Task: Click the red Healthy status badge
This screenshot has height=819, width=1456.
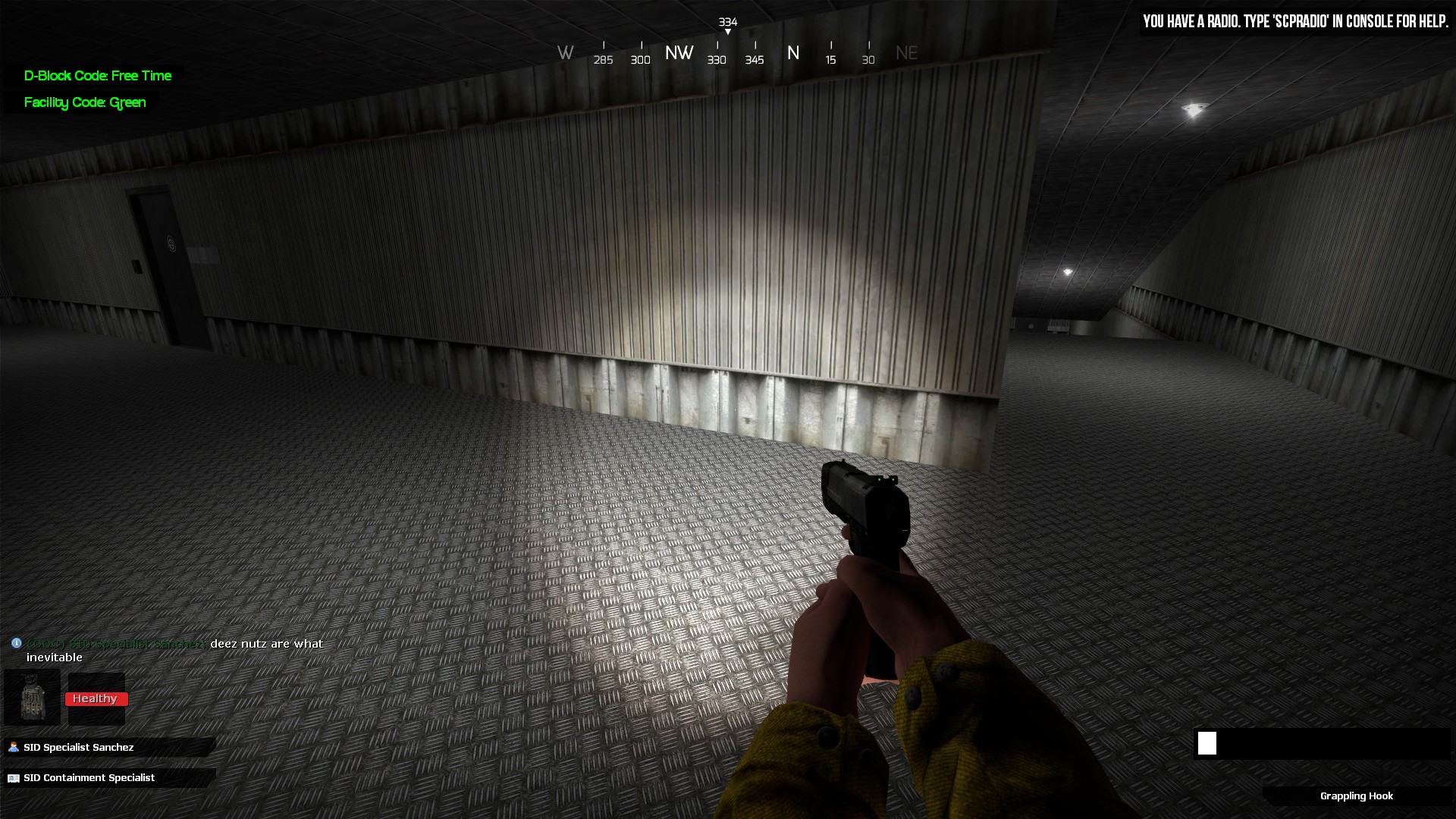Action: coord(96,698)
